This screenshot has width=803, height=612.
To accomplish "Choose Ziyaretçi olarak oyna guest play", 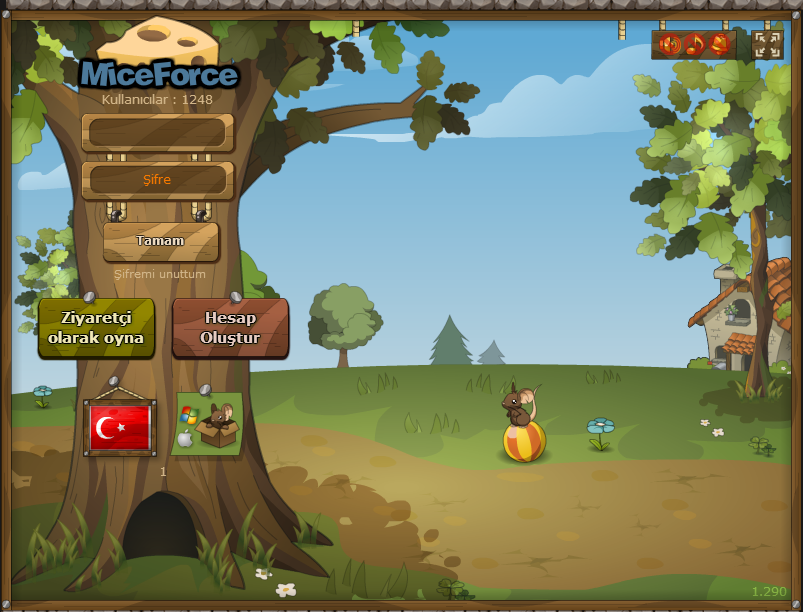I will coord(96,328).
